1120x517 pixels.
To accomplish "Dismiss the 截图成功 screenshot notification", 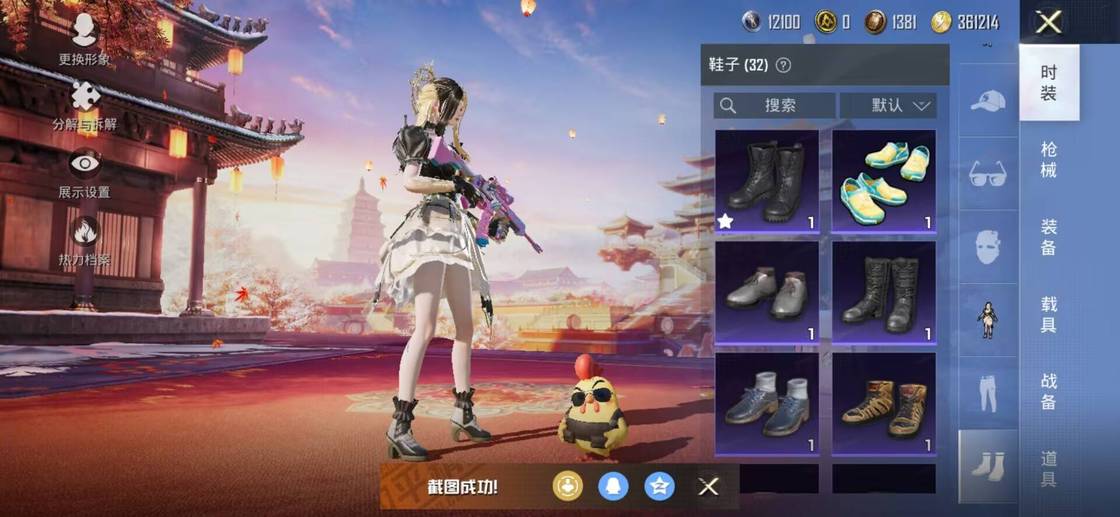I will (x=708, y=487).
